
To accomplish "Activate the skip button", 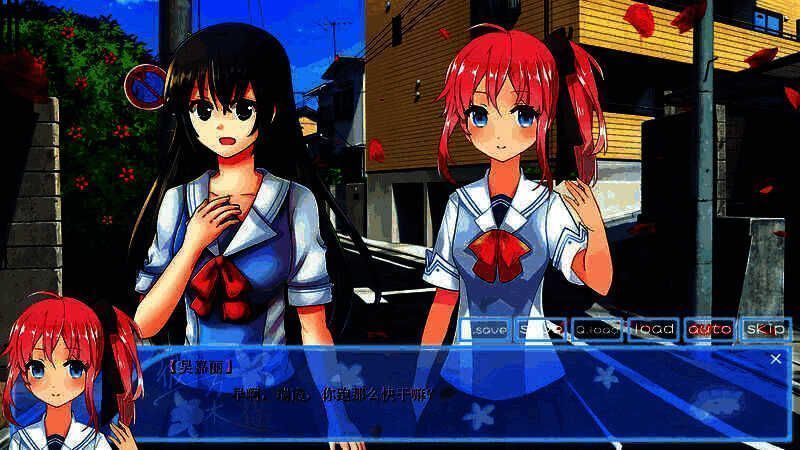I will coord(766,328).
